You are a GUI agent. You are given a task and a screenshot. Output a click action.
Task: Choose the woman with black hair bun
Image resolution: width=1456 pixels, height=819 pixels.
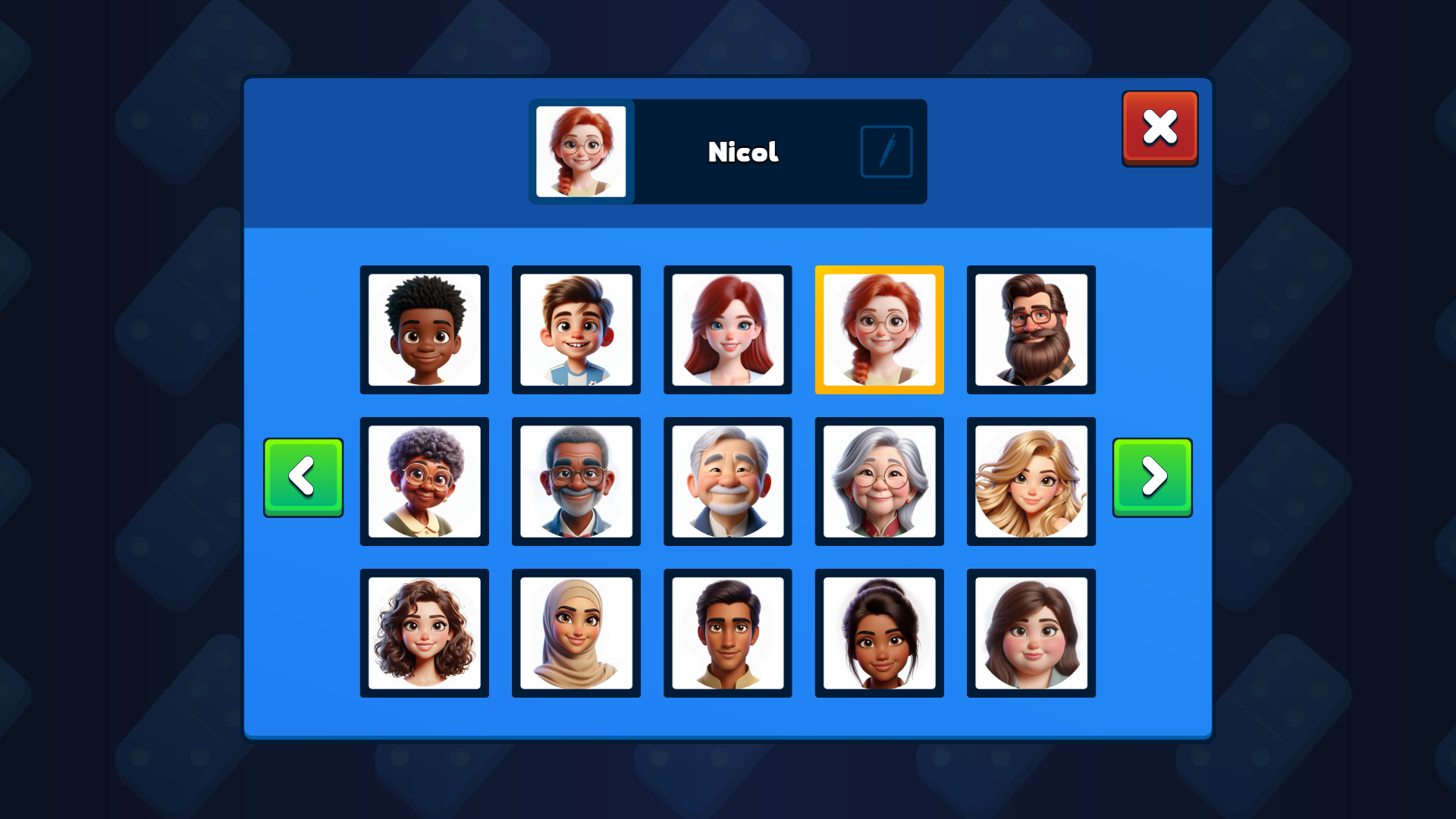(880, 633)
